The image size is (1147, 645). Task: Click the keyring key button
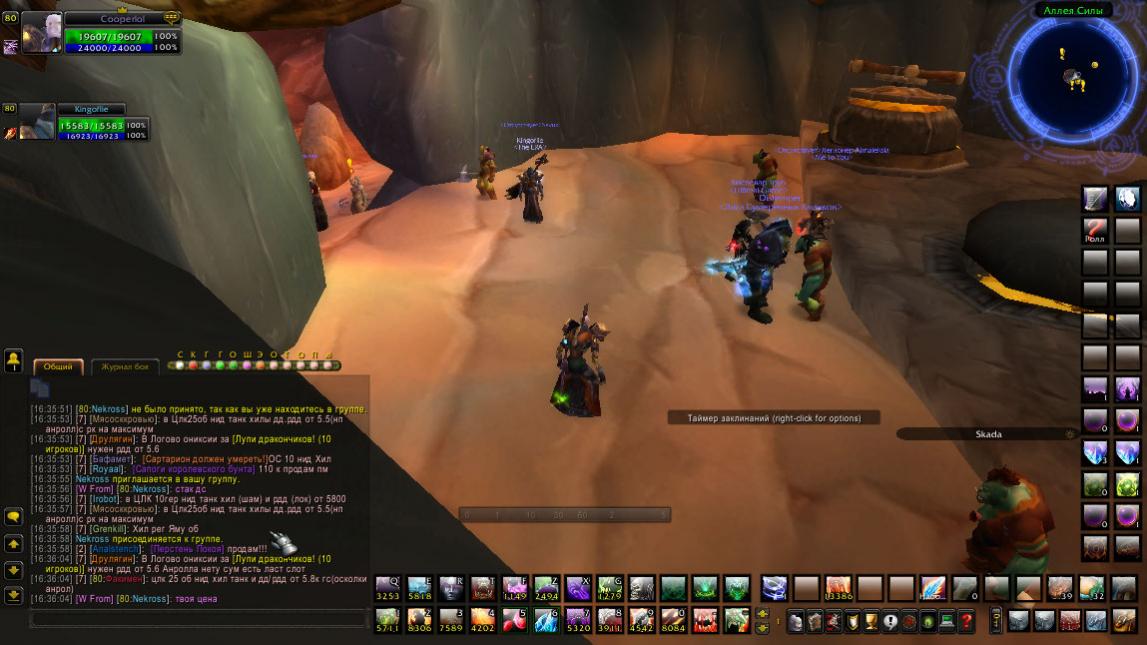pyautogui.click(x=995, y=620)
